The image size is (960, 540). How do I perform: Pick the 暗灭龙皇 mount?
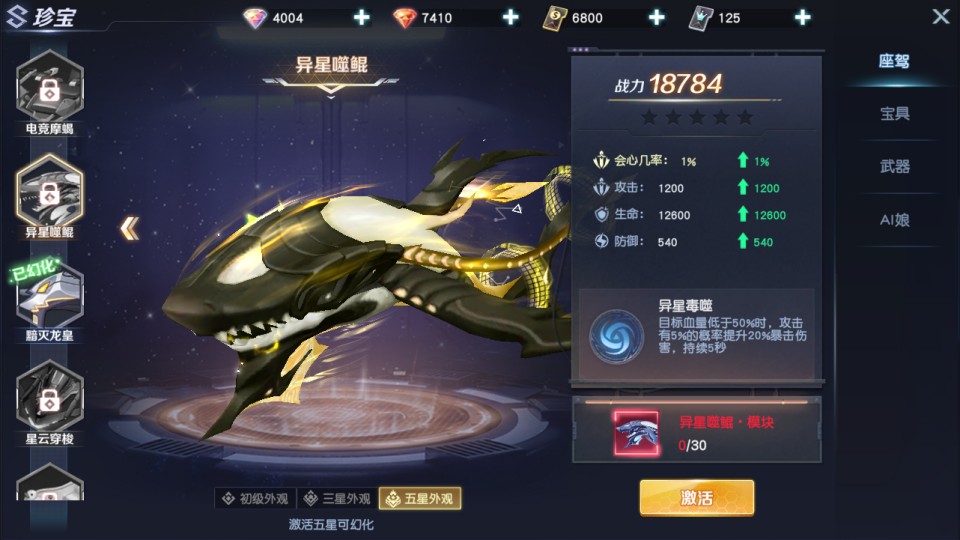[50, 295]
